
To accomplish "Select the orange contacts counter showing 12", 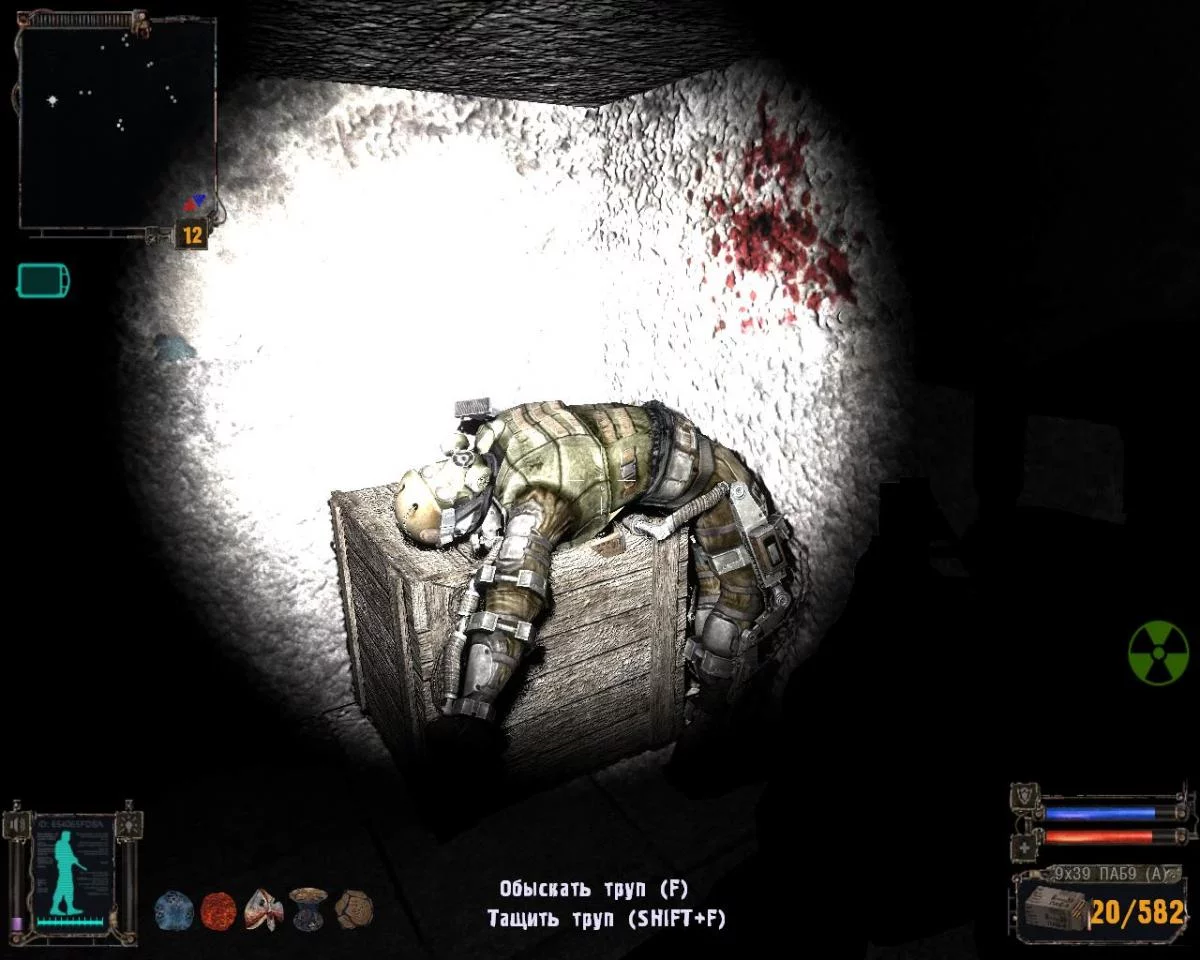I will tap(192, 236).
